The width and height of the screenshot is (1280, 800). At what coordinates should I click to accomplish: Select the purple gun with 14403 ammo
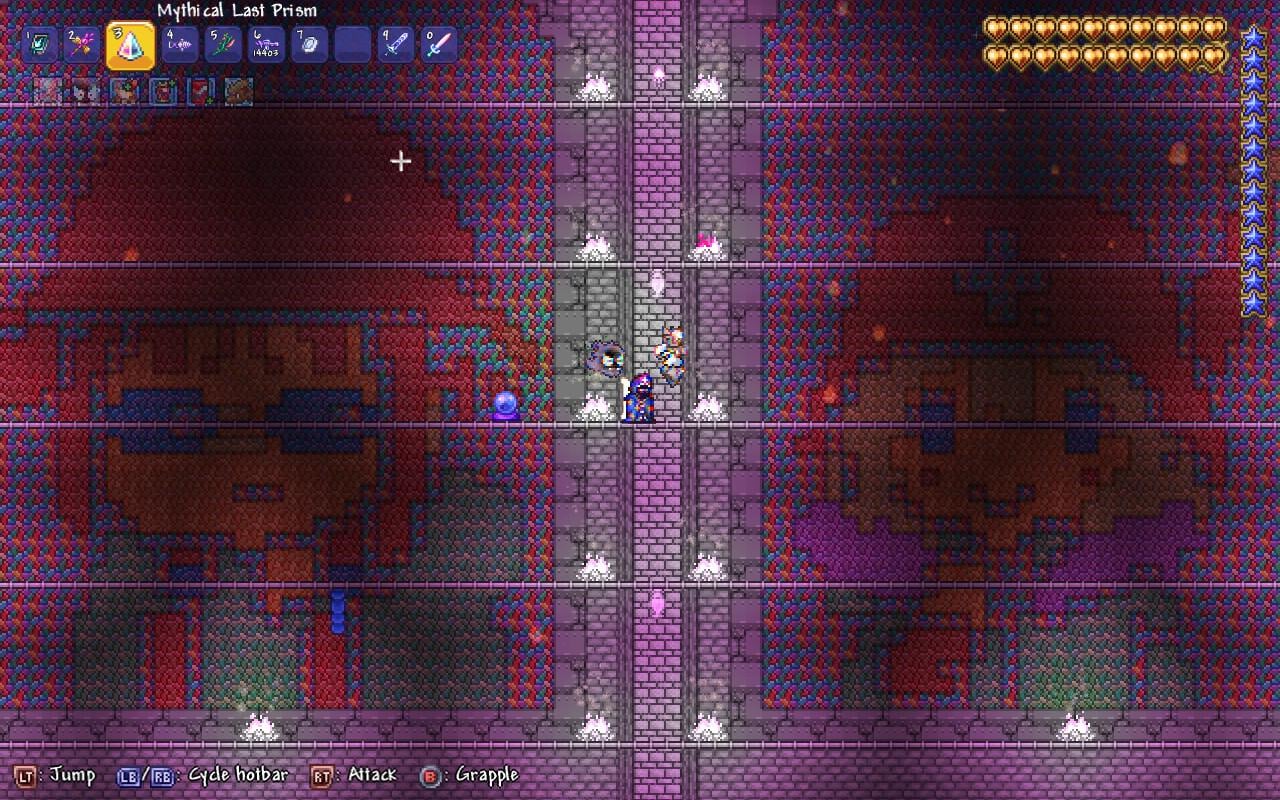266,45
